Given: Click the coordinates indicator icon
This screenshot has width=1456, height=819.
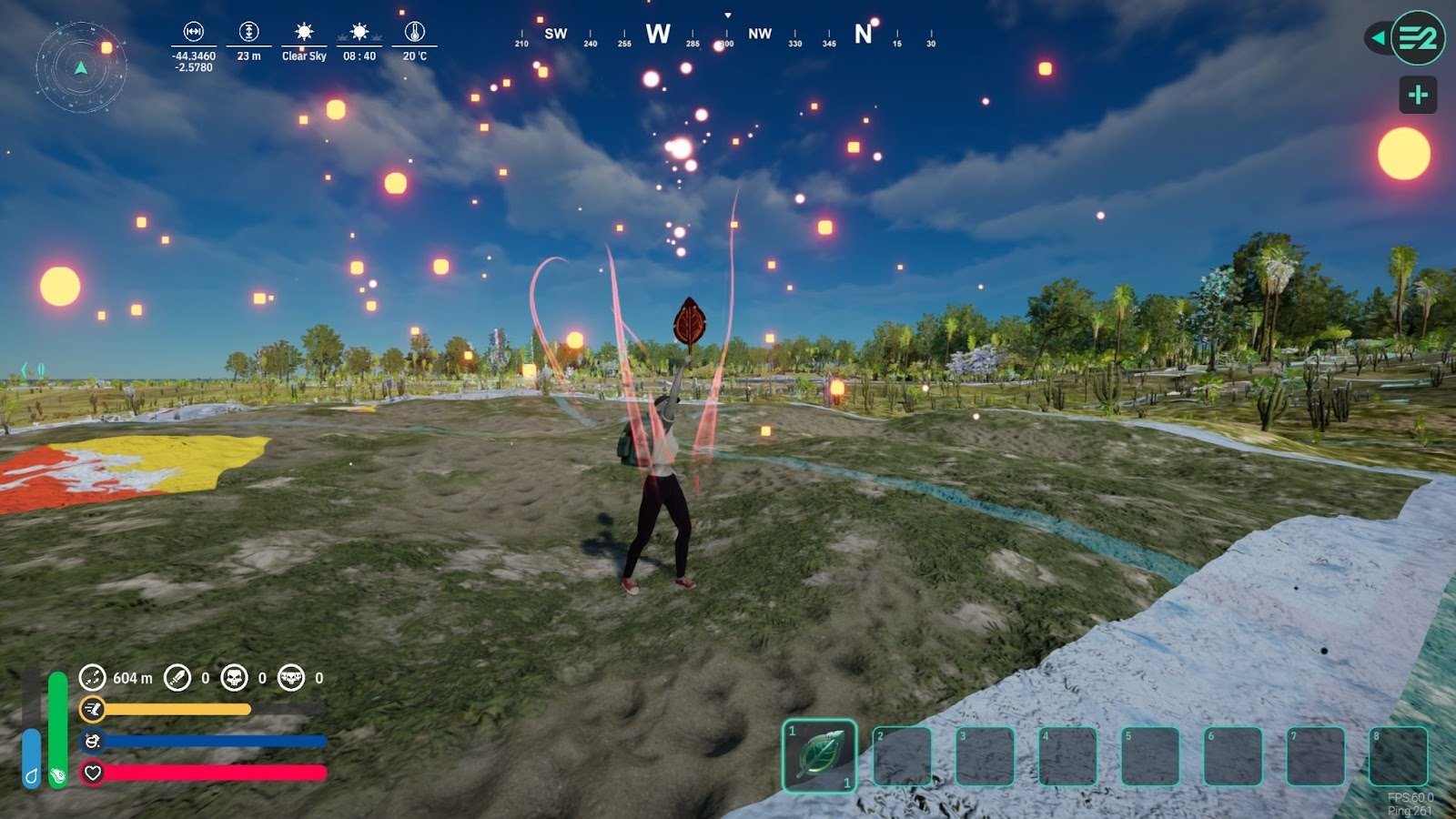Looking at the screenshot, I should (193, 33).
